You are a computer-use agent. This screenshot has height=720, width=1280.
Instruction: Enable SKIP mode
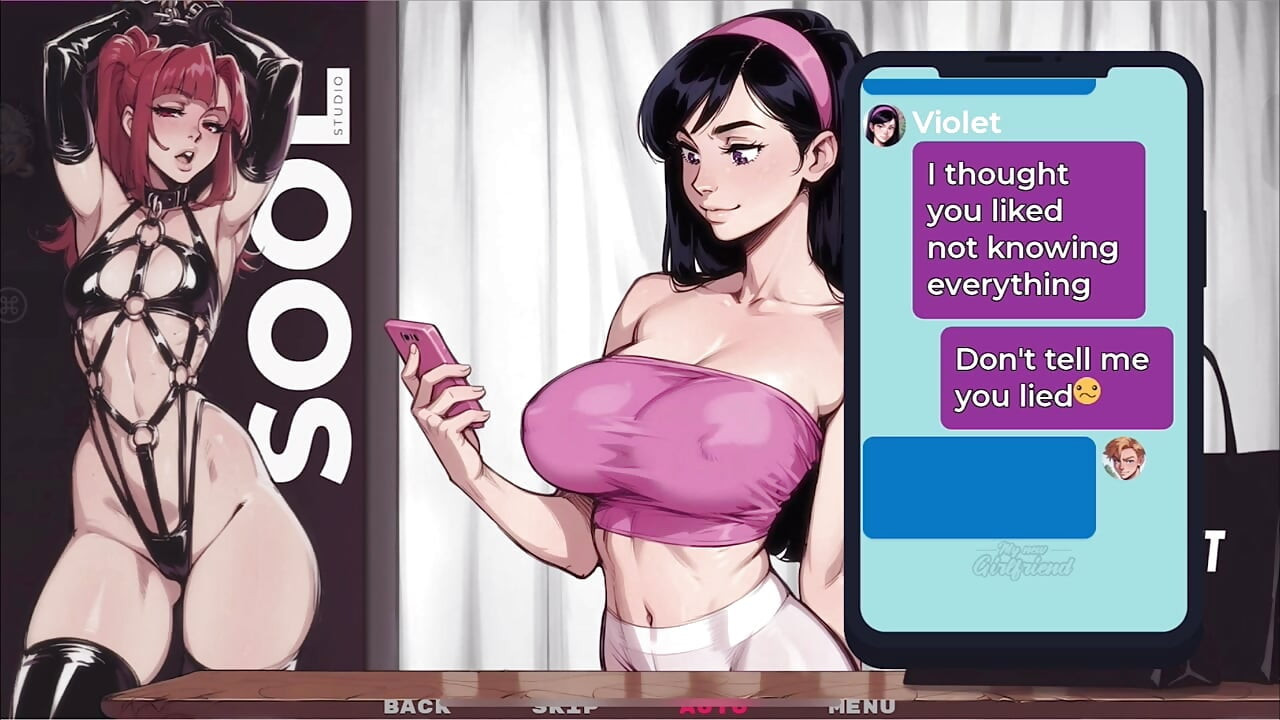(563, 706)
